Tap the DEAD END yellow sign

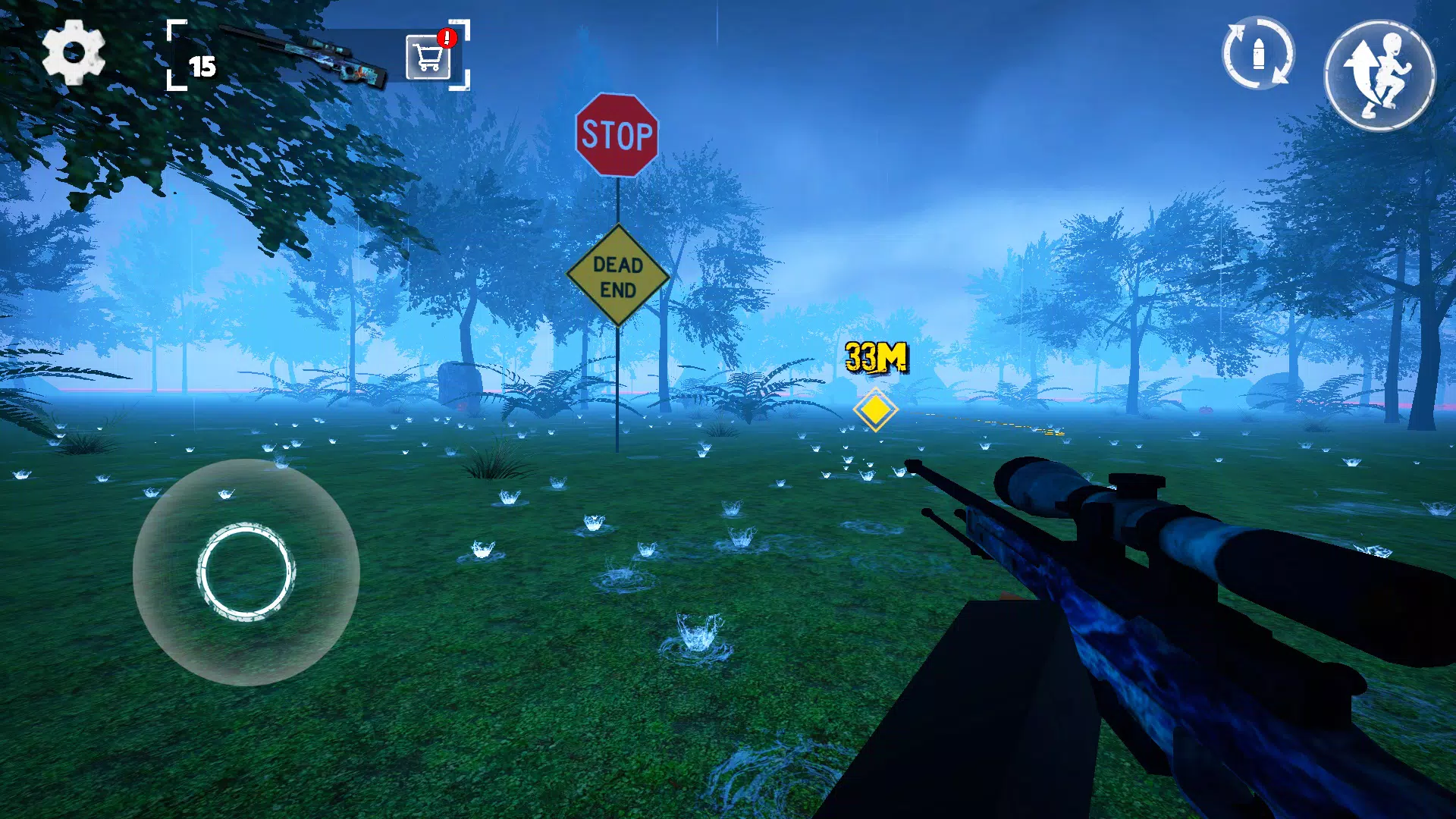(618, 275)
